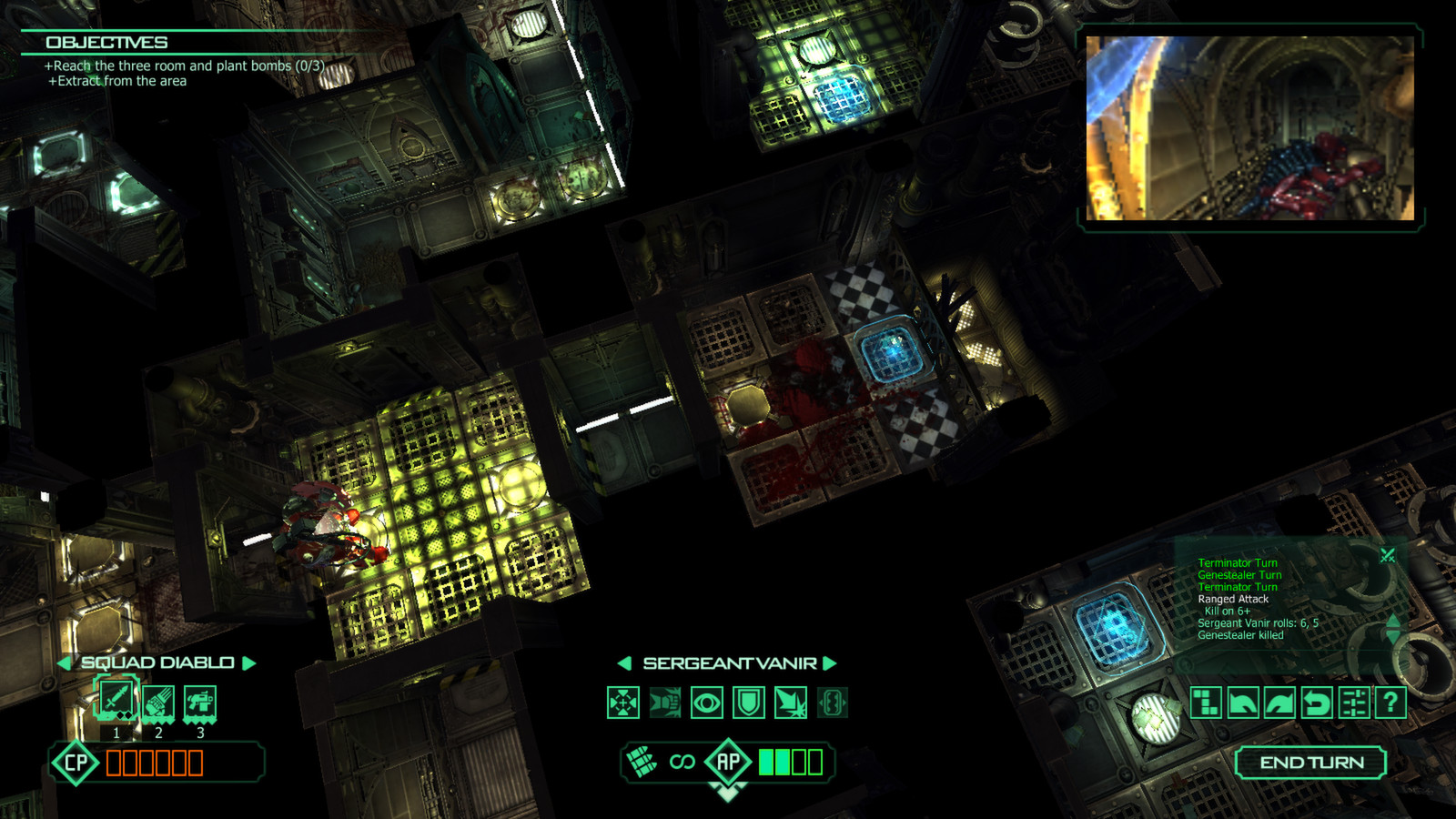
Task: Click the return arrow icon near End Turn
Action: (1317, 703)
